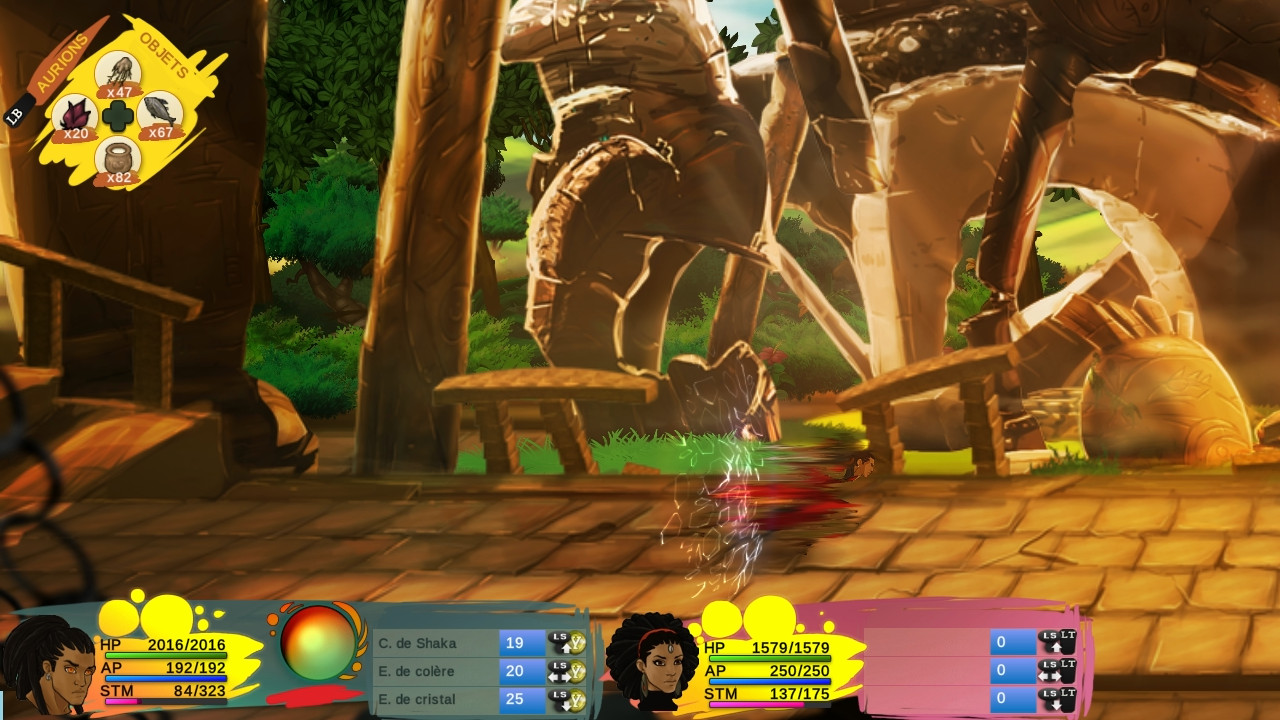Toggle the up arrow on C. de Shaka
Screen dimensions: 1280x720
coord(565,647)
